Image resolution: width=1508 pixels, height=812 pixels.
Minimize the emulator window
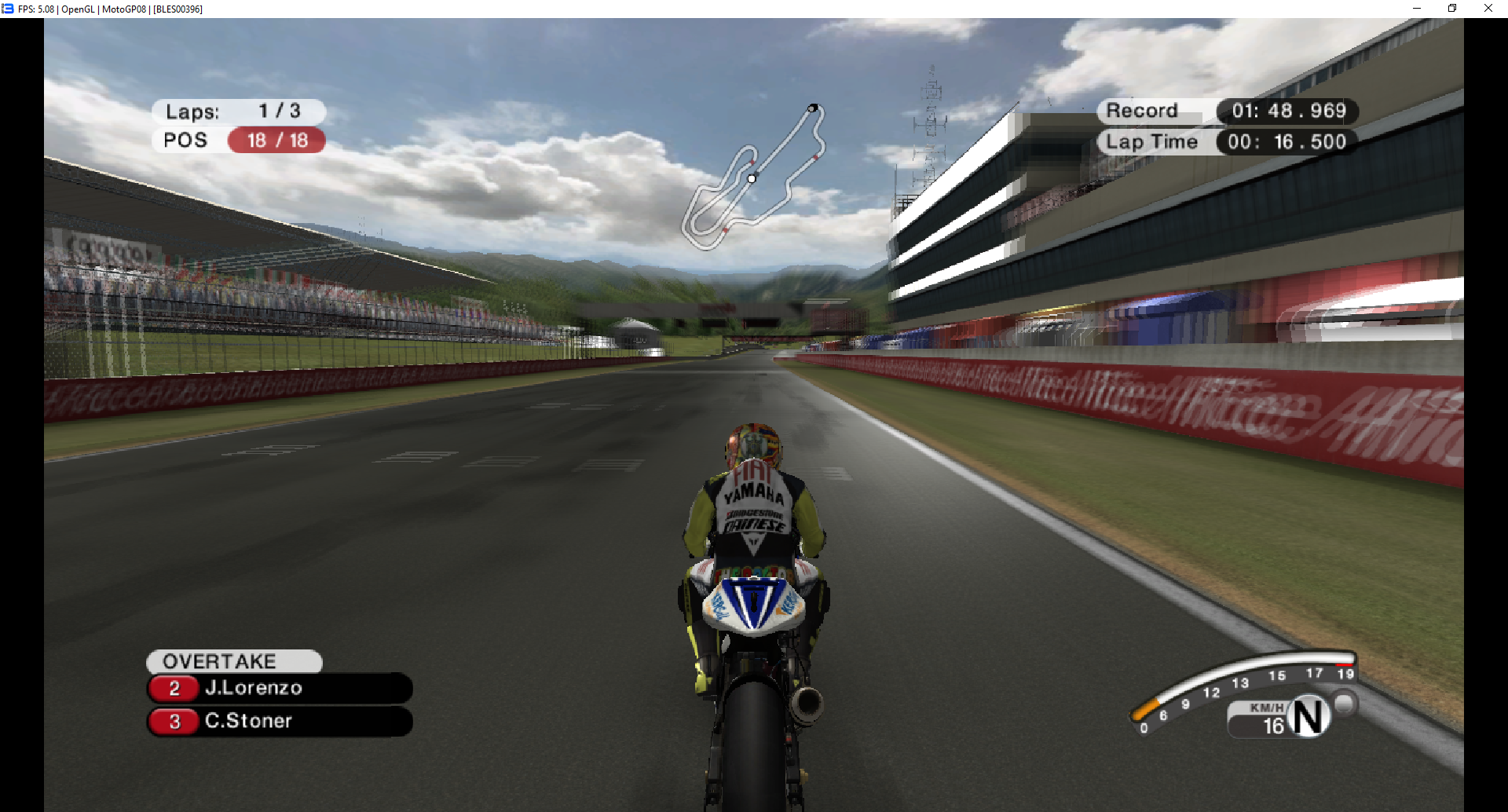click(x=1416, y=9)
